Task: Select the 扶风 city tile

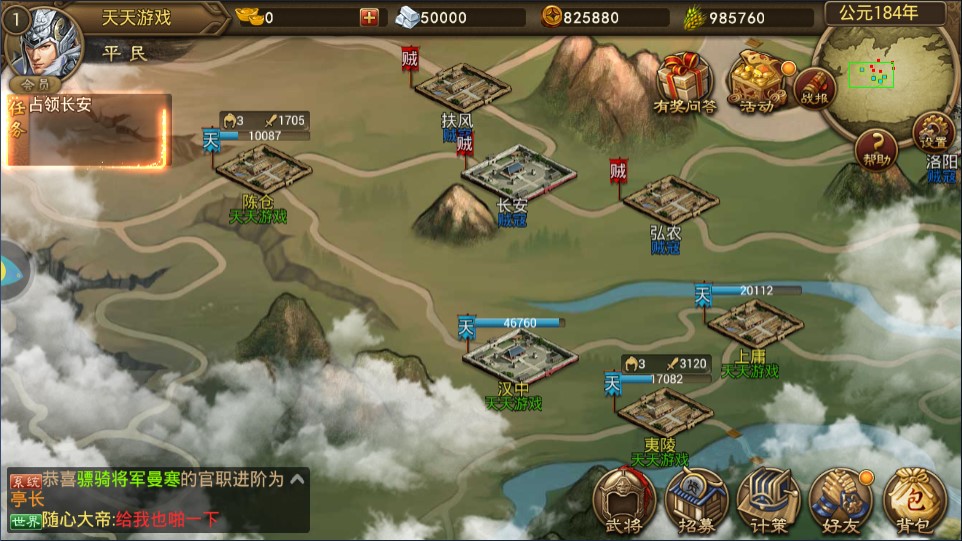Action: pyautogui.click(x=462, y=88)
